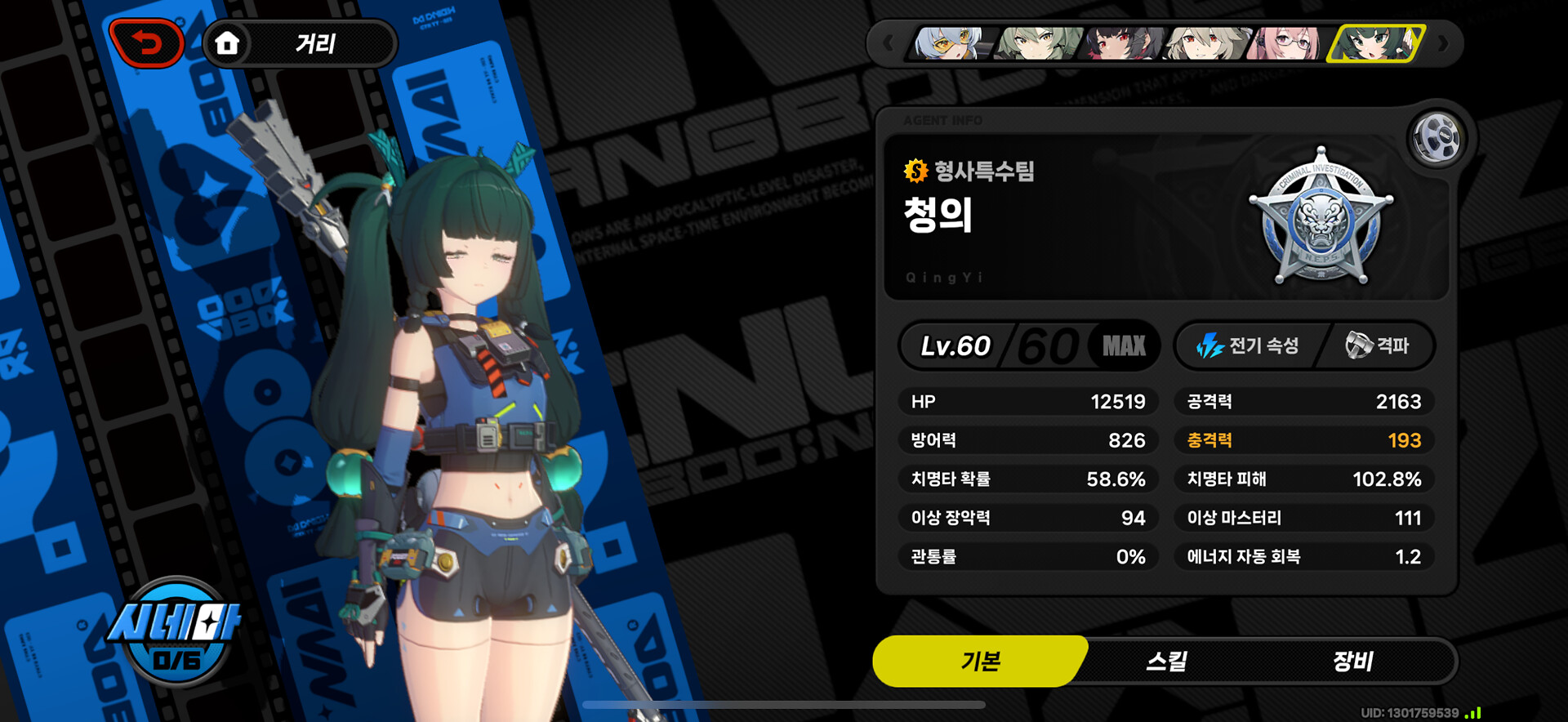
Task: Select the highlighted 충격력 stat row
Action: [x=1303, y=440]
